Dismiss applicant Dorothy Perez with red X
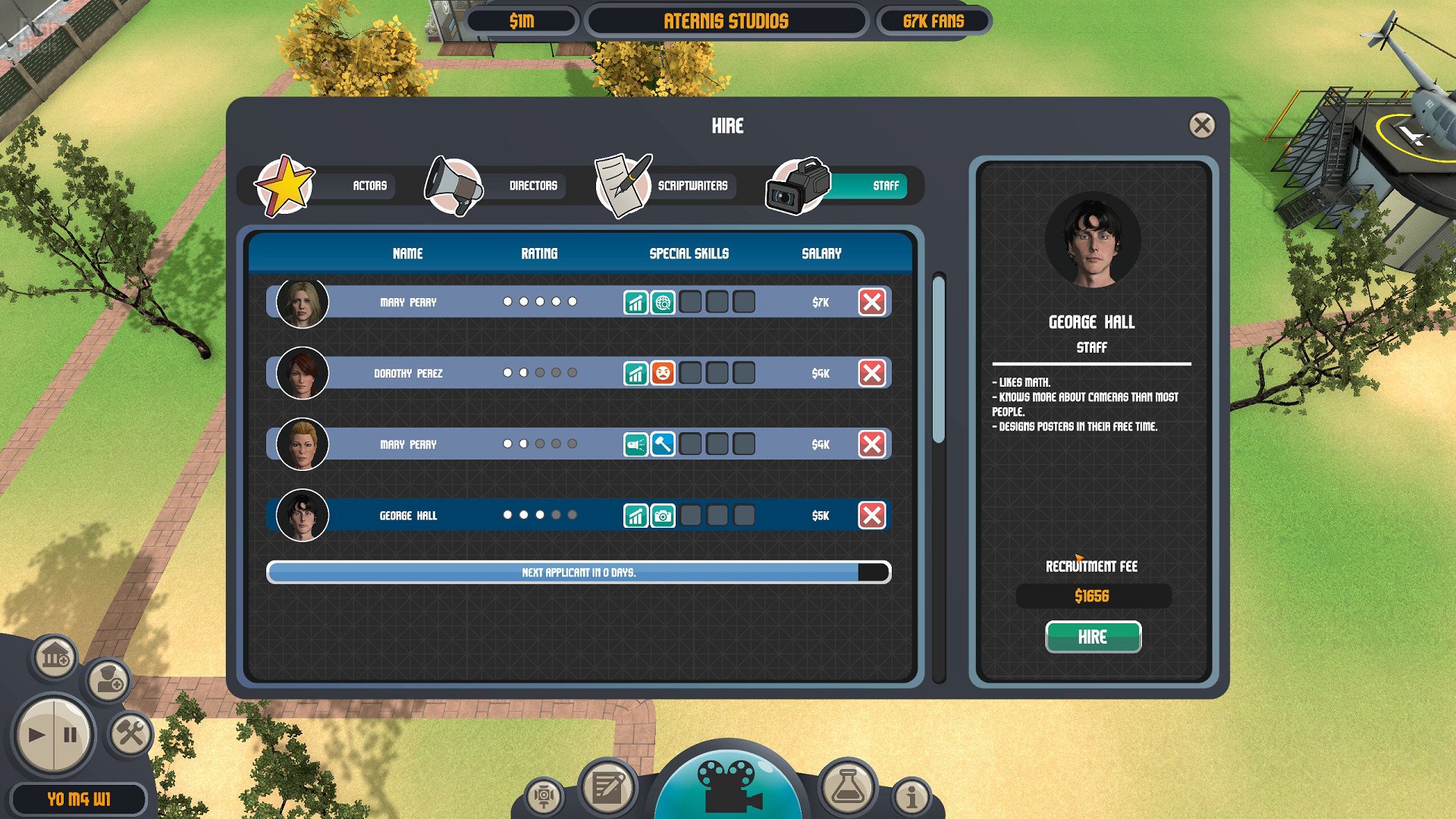The height and width of the screenshot is (819, 1456). point(871,373)
